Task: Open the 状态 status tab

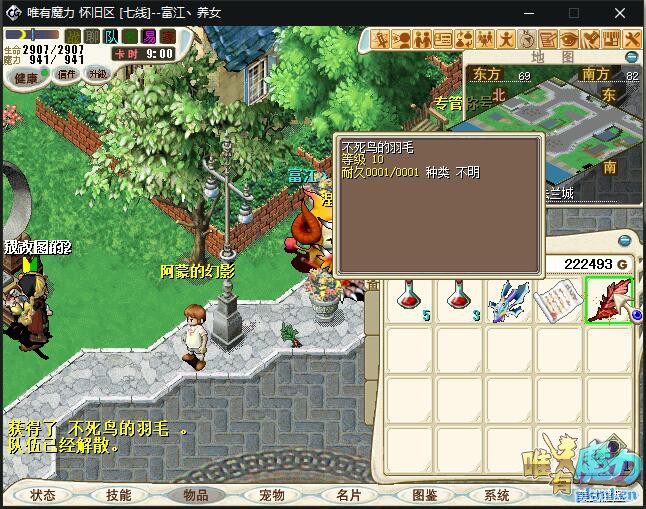Action: pos(42,495)
